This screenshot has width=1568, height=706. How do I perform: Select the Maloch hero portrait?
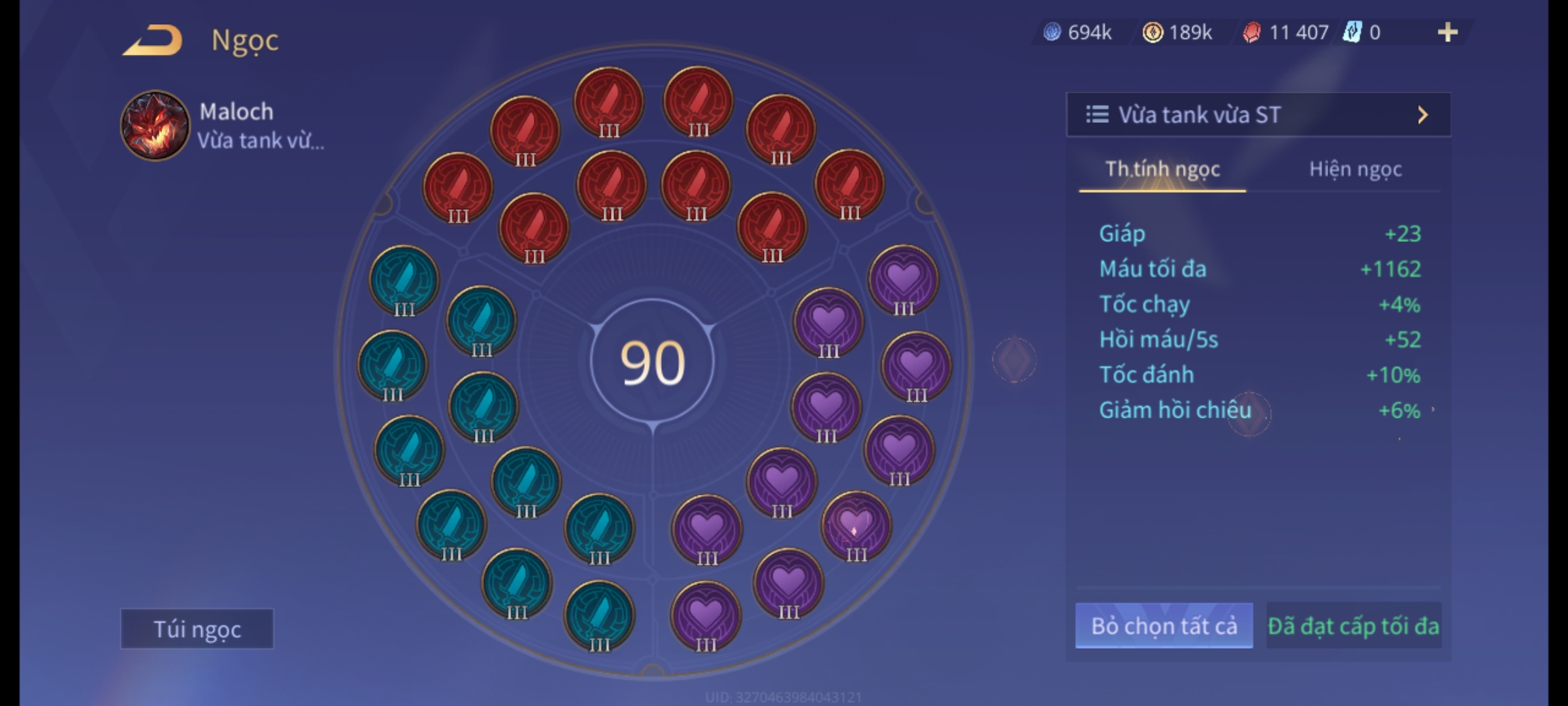[x=155, y=126]
